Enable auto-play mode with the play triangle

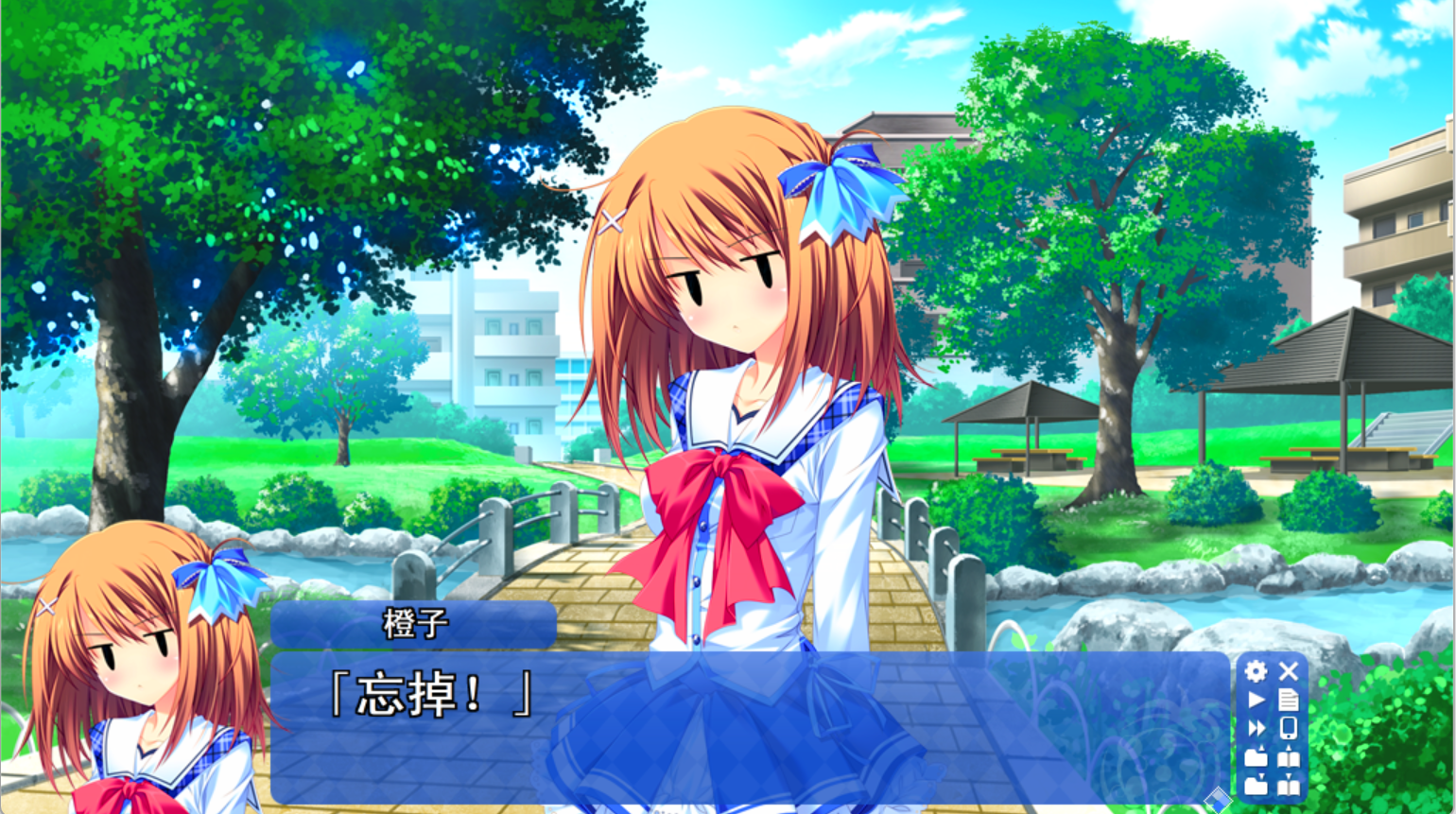coord(1255,699)
